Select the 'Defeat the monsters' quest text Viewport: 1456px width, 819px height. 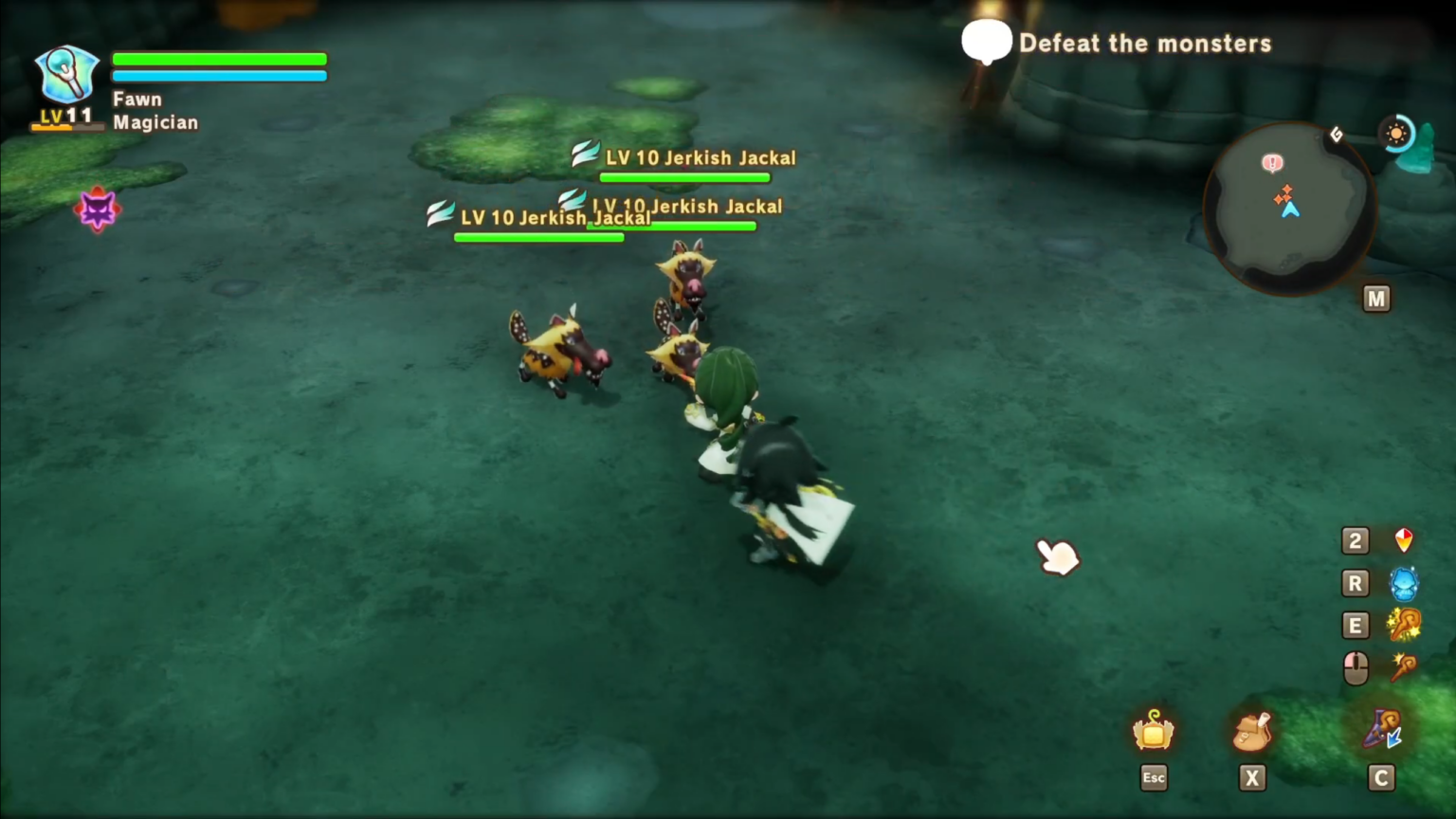1145,43
